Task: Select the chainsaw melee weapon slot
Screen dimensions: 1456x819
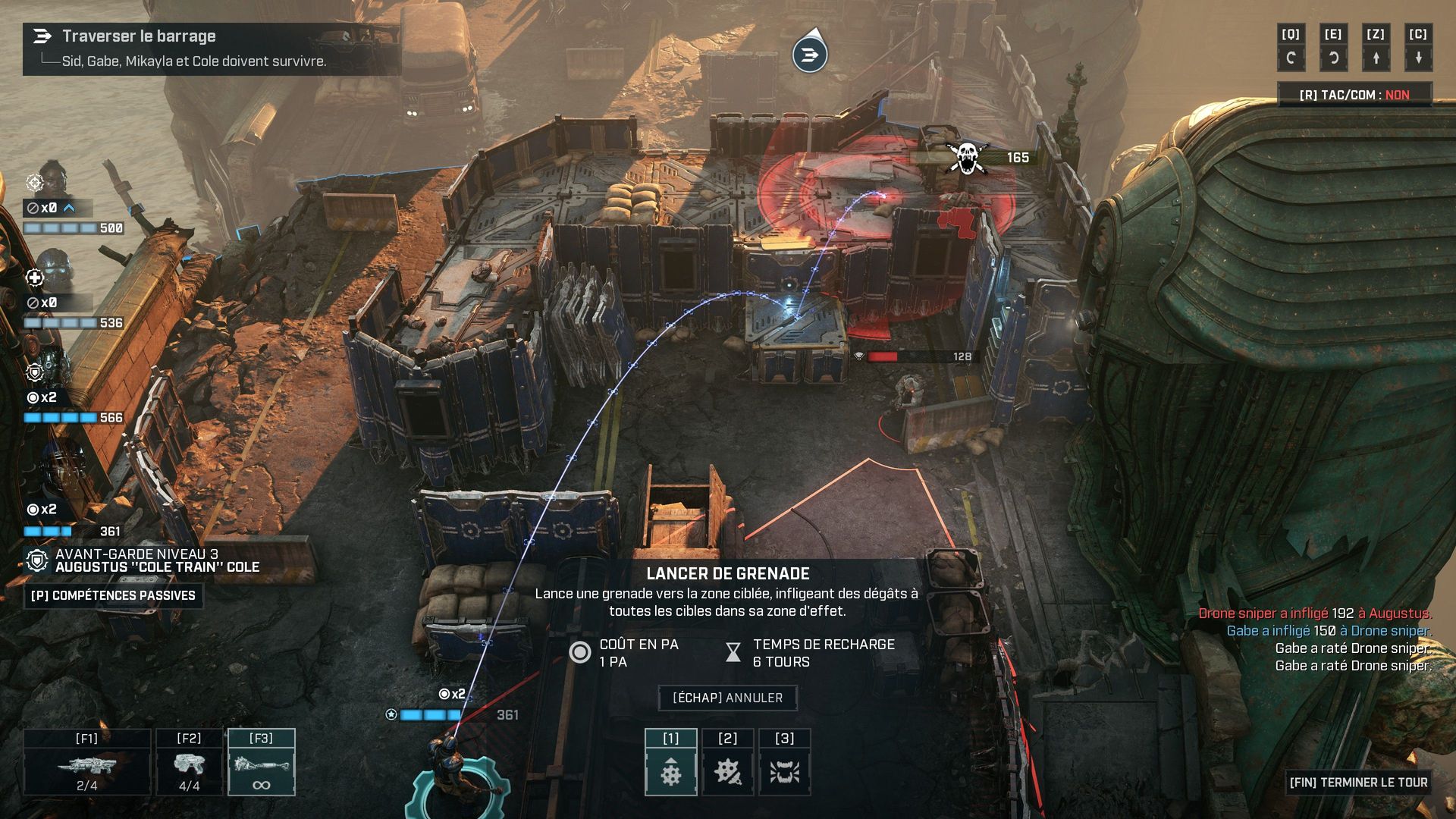Action: pos(262,763)
